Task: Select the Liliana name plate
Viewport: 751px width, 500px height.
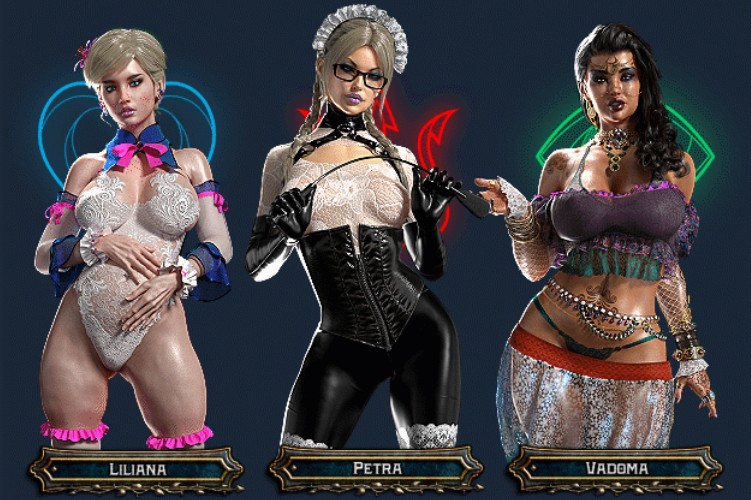Action: pyautogui.click(x=136, y=469)
